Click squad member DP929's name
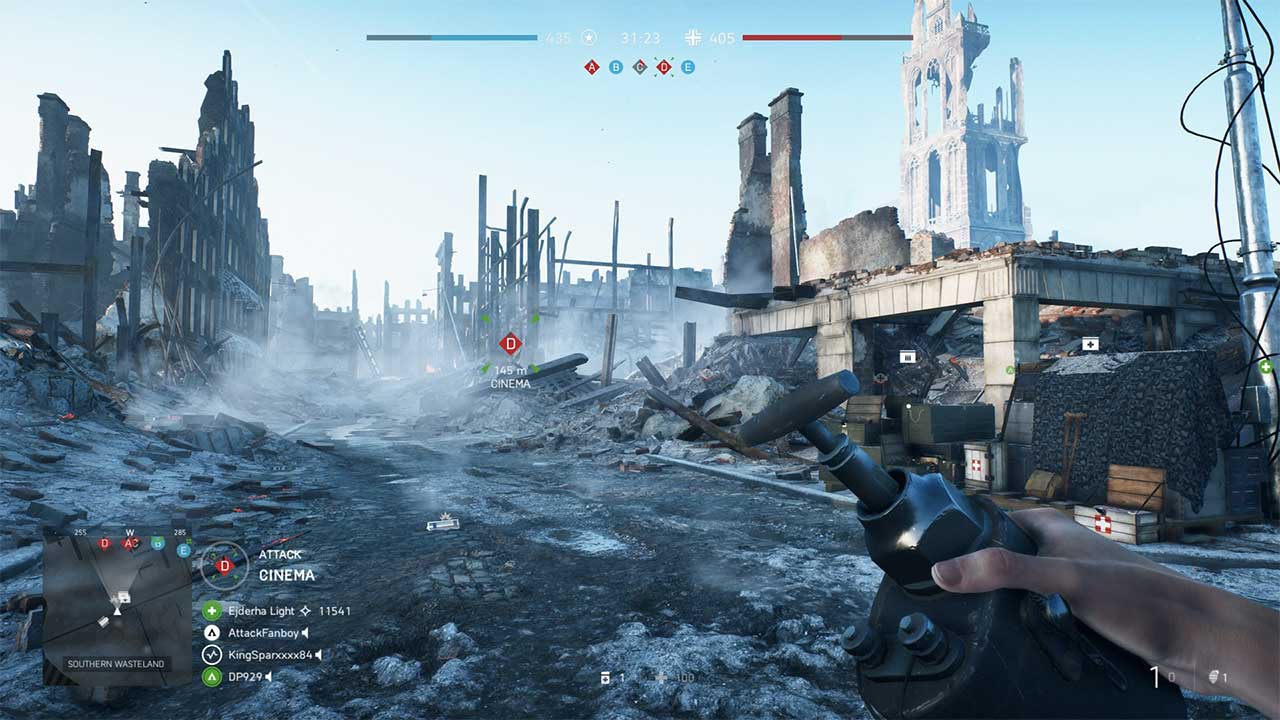1280x720 pixels. 245,676
